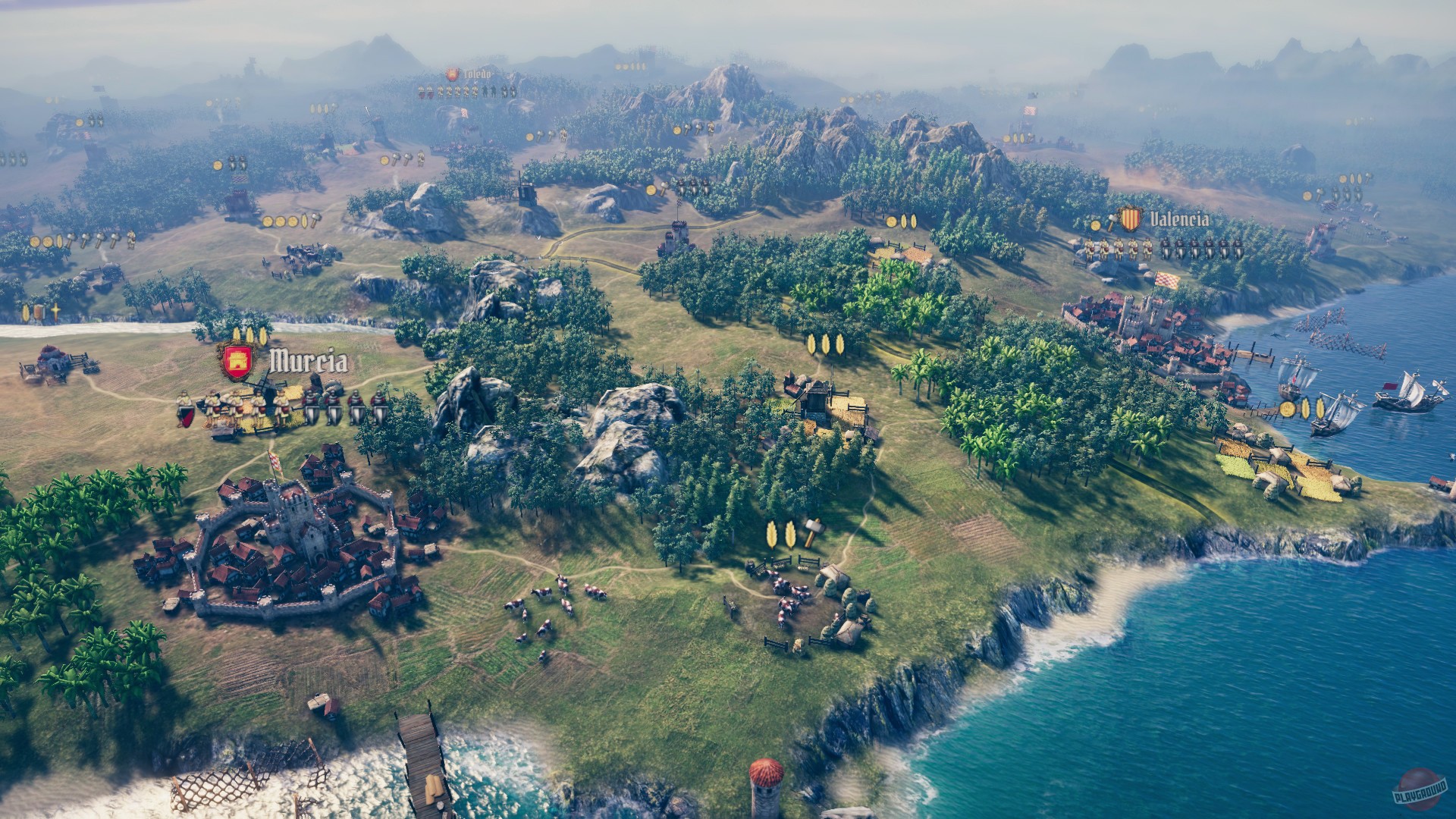
Task: Click the Valencia striped crest shield
Action: (1131, 218)
